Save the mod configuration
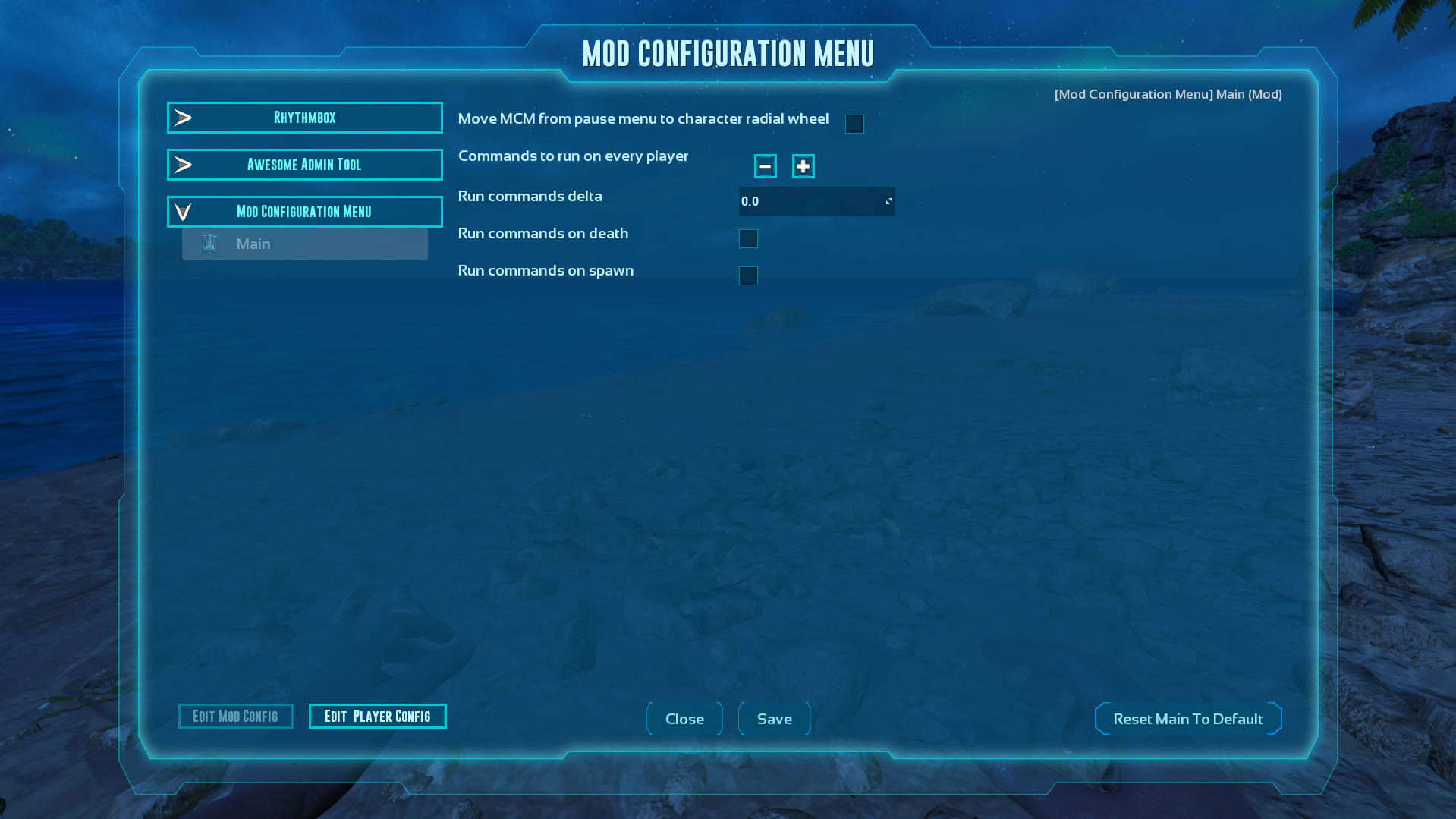The height and width of the screenshot is (819, 1456). (x=774, y=719)
